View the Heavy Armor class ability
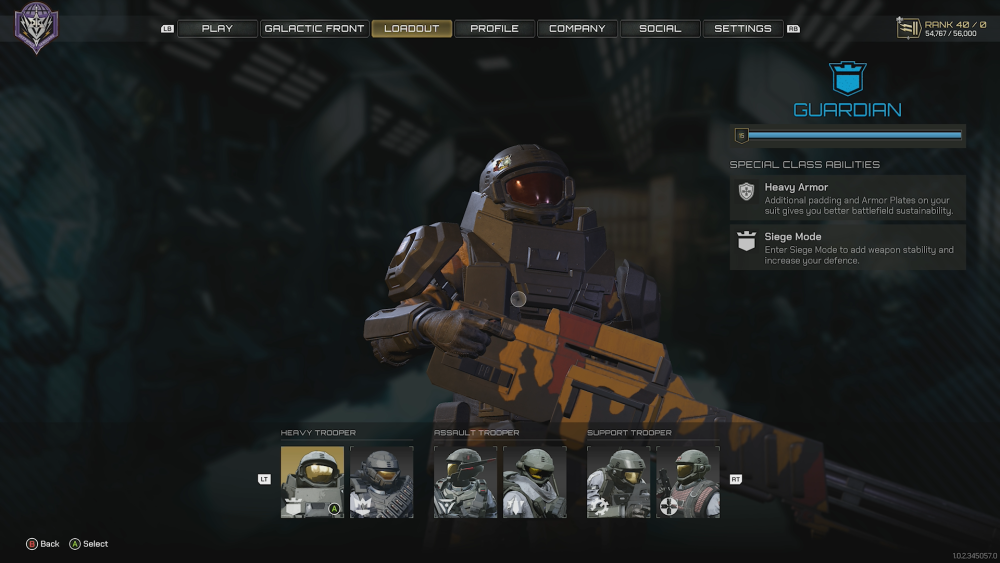The image size is (1000, 563). 847,198
